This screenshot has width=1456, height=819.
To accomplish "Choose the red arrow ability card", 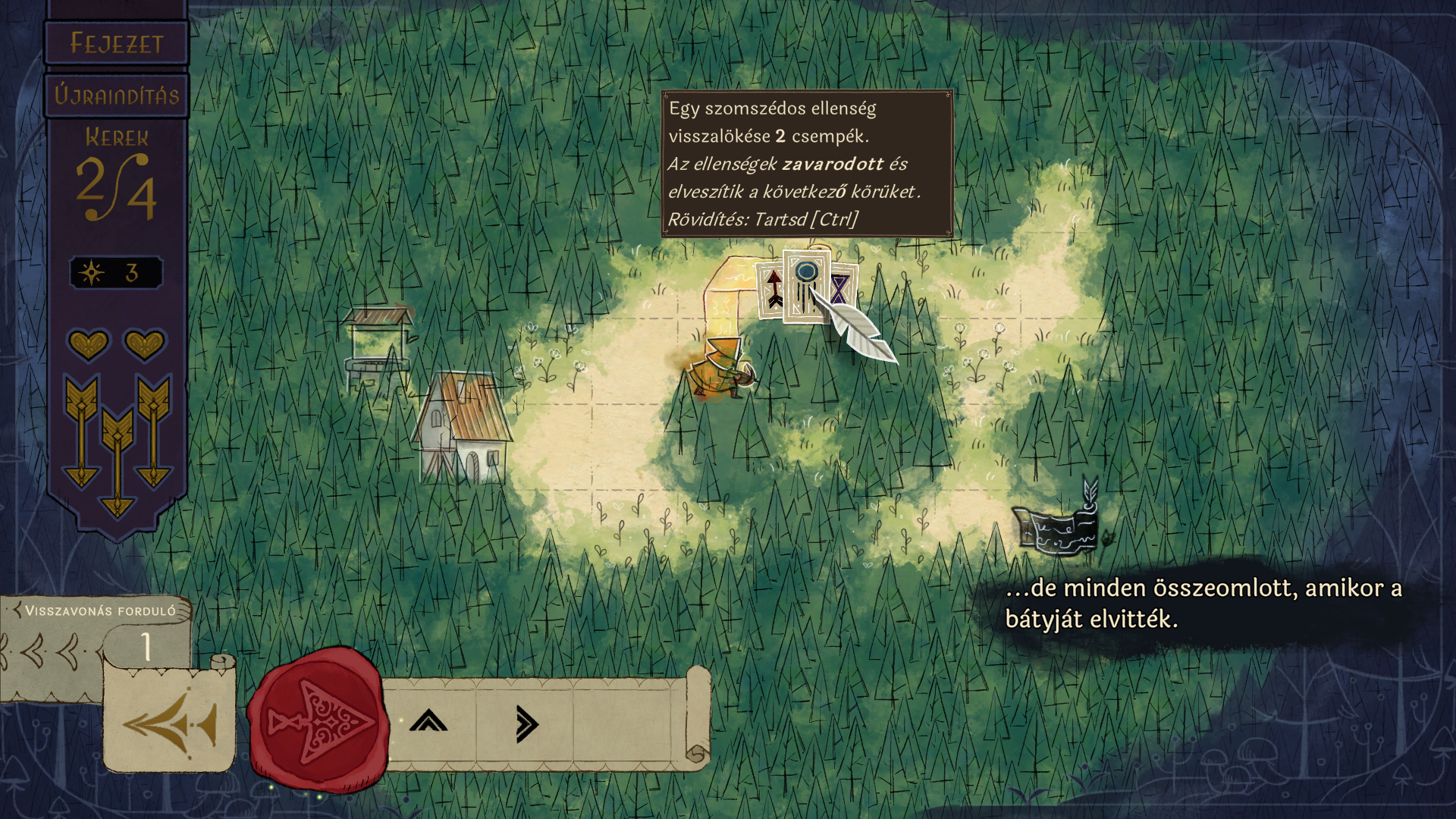I will click(771, 290).
